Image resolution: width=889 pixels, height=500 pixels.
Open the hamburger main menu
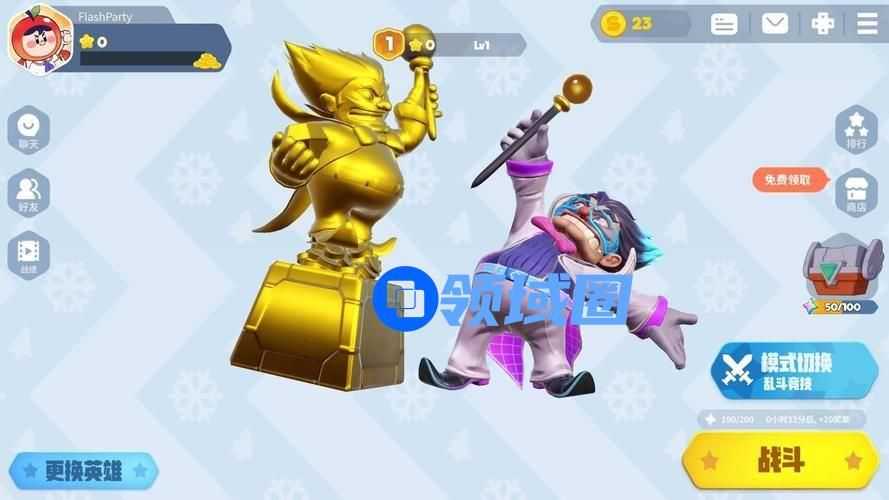pyautogui.click(x=867, y=24)
